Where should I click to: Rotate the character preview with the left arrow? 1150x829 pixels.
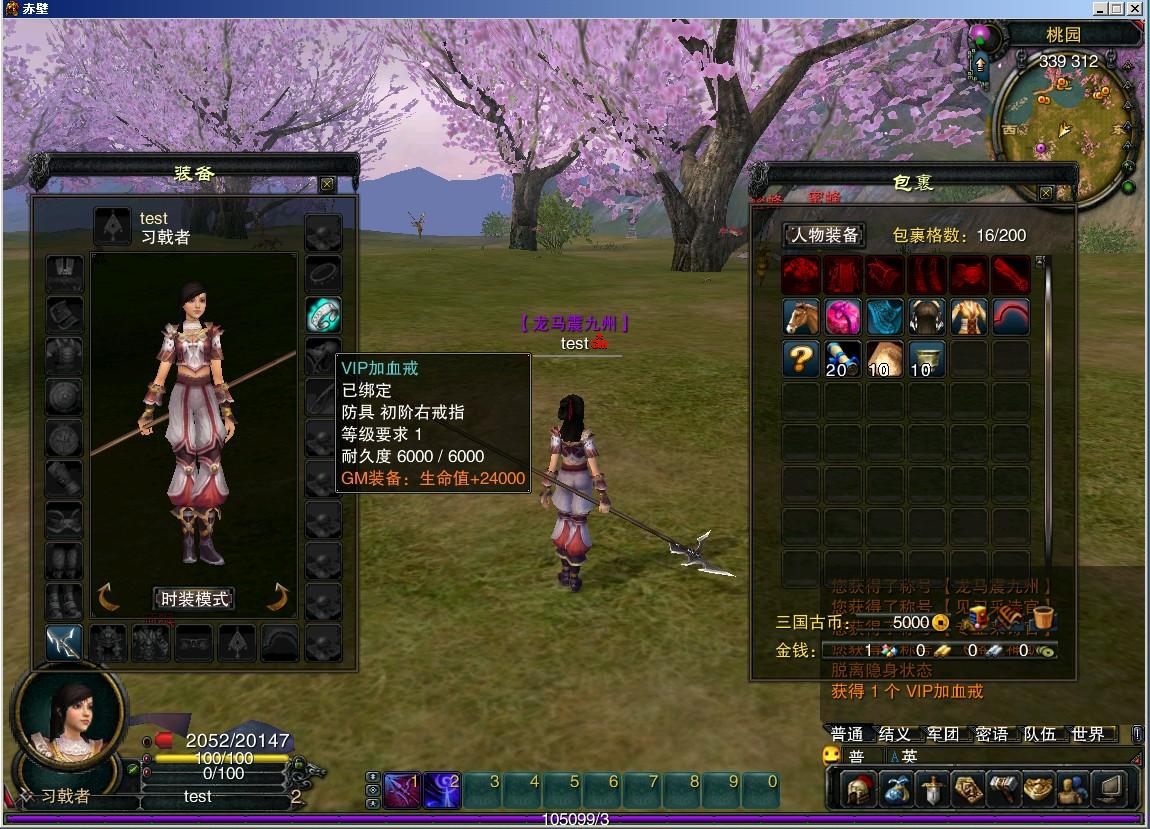pyautogui.click(x=108, y=597)
